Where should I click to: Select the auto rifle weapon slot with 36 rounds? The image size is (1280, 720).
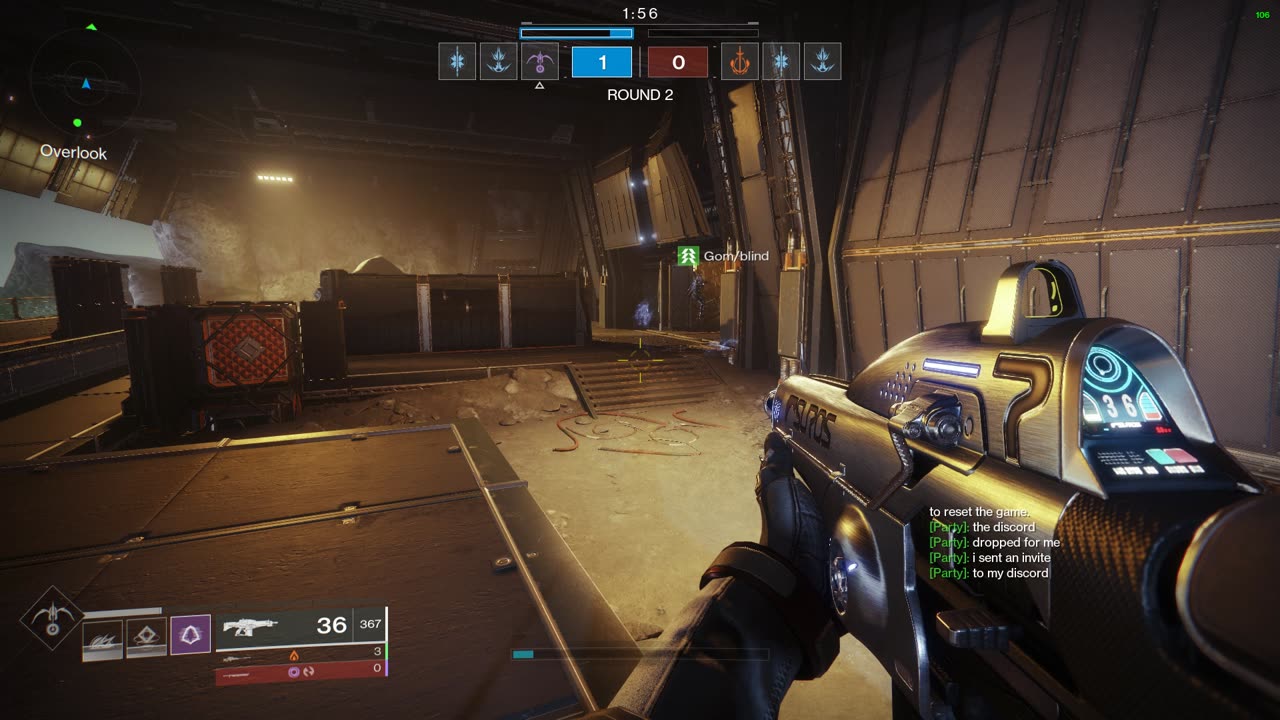pyautogui.click(x=300, y=626)
